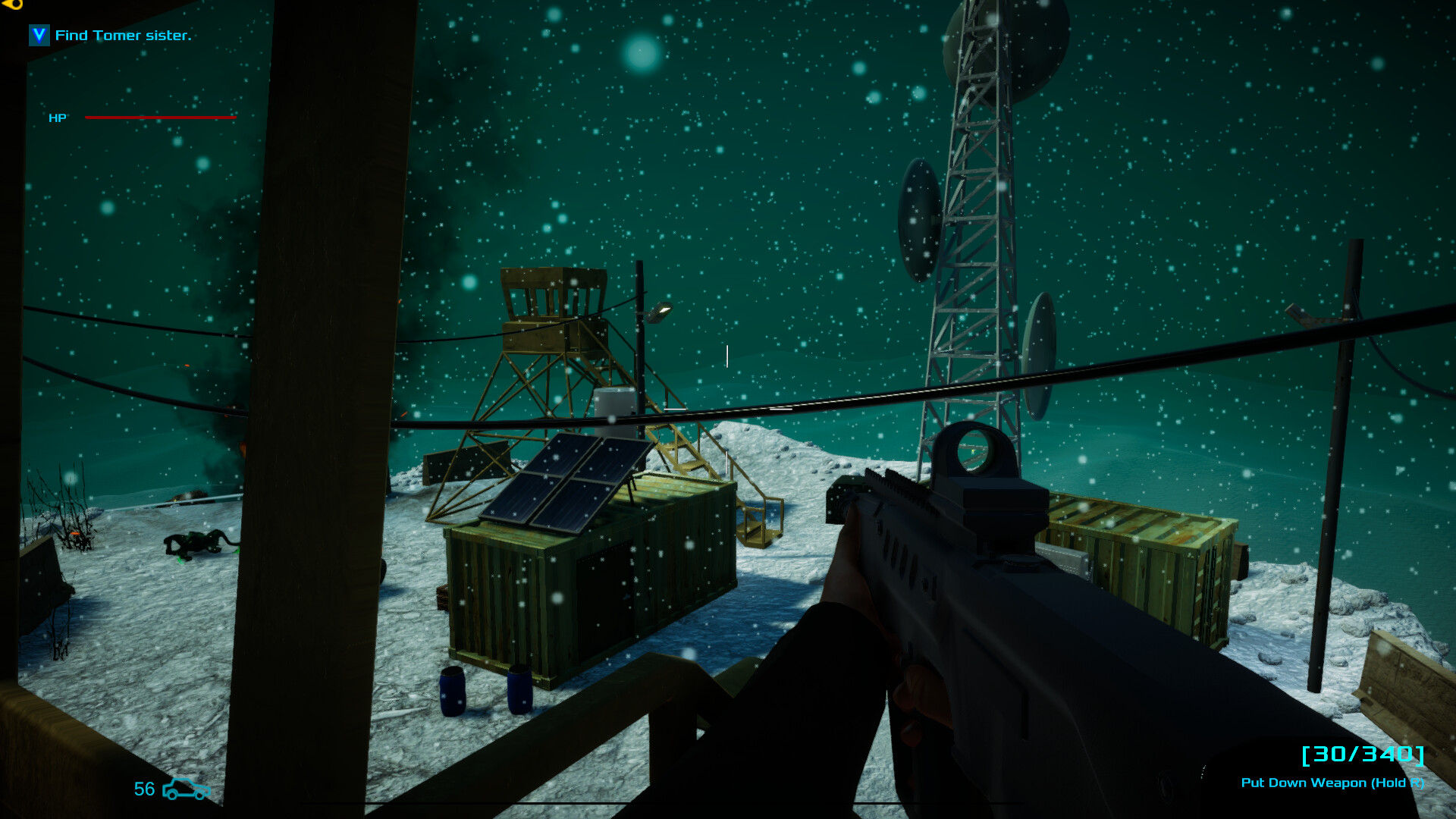This screenshot has height=819, width=1456.
Task: Select the 'Find Tomer sister.' objective text
Action: [124, 35]
